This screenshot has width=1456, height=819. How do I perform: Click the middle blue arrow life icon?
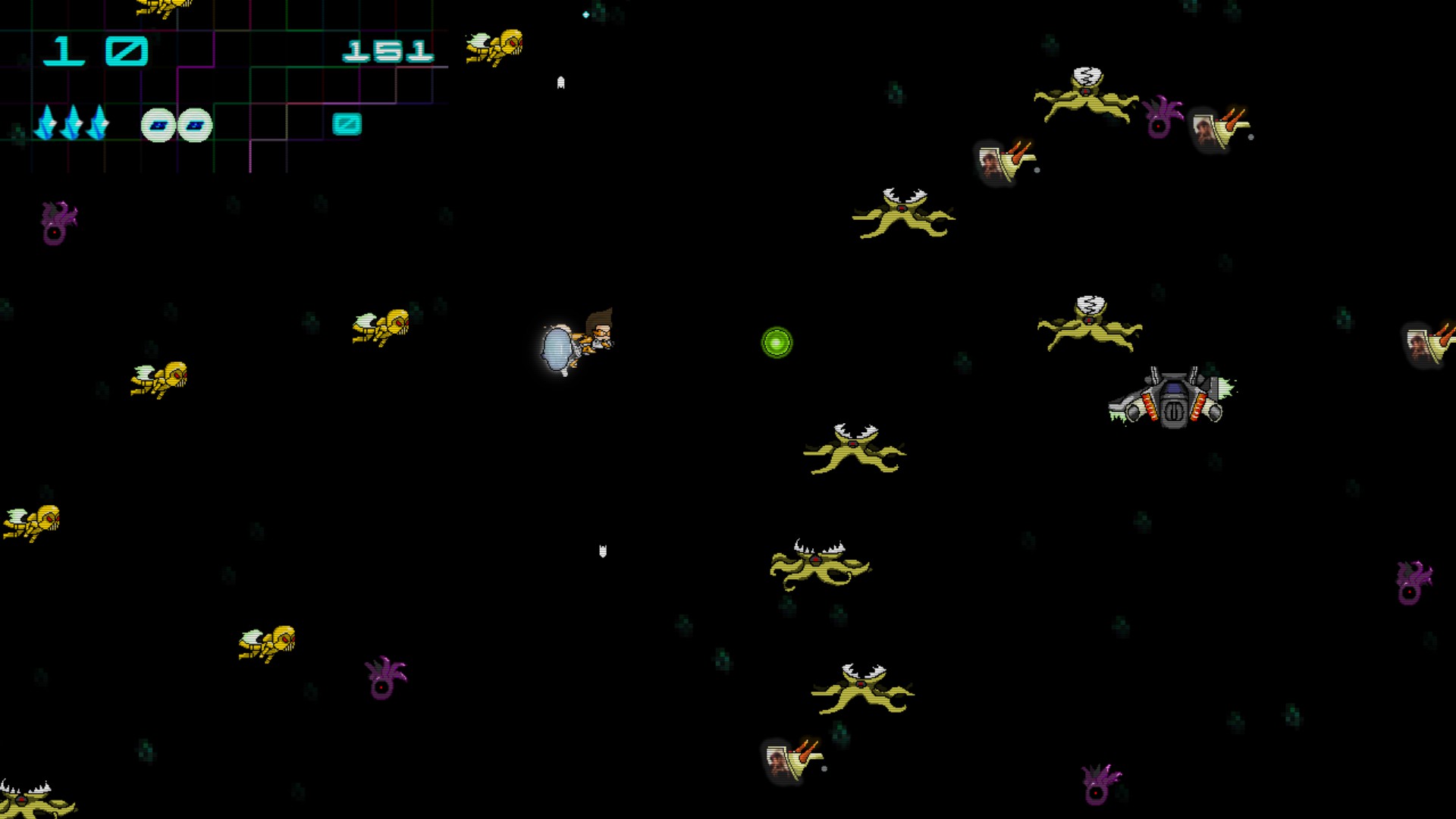pyautogui.click(x=74, y=121)
